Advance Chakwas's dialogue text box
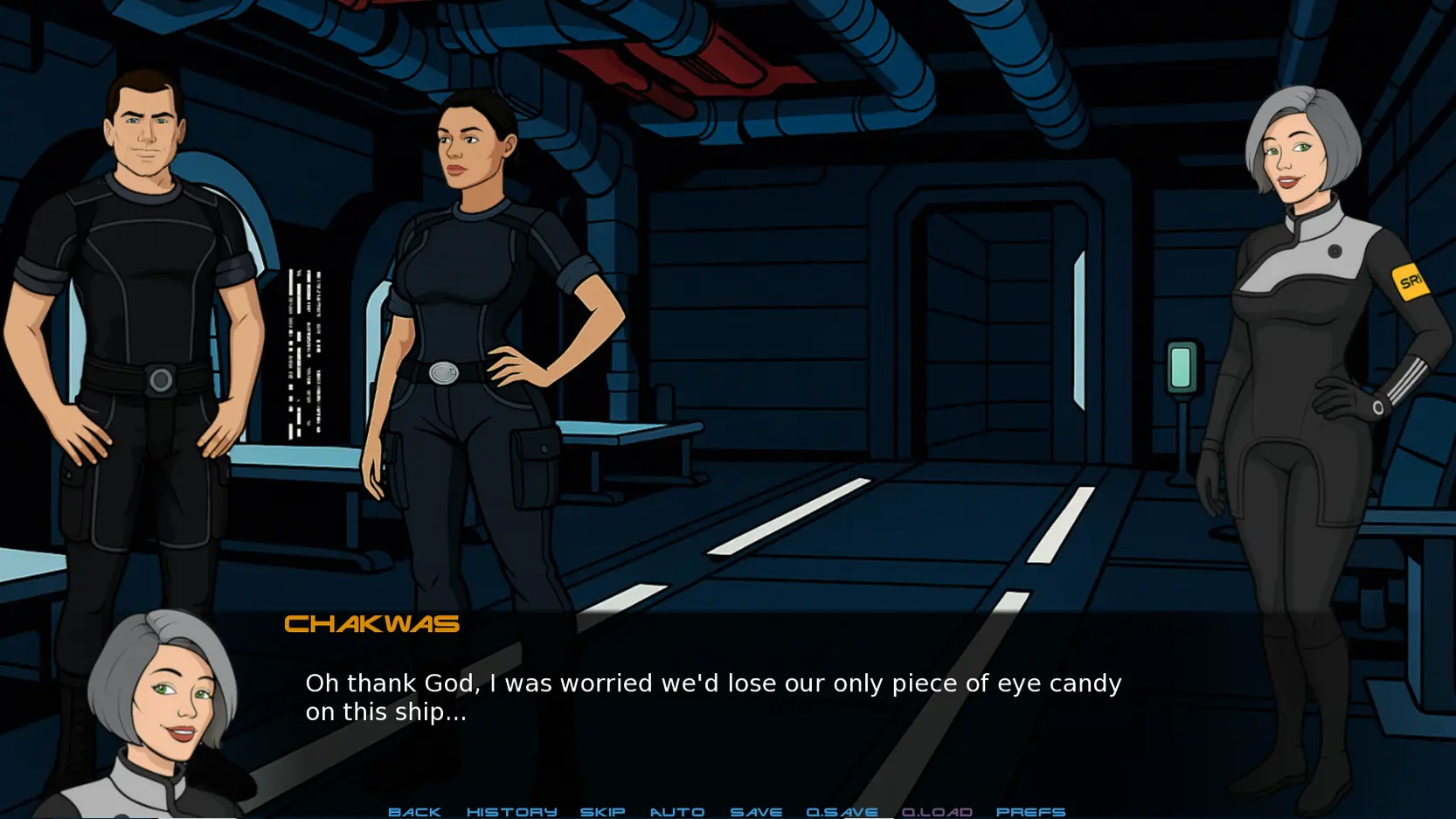The height and width of the screenshot is (819, 1456). tap(712, 697)
